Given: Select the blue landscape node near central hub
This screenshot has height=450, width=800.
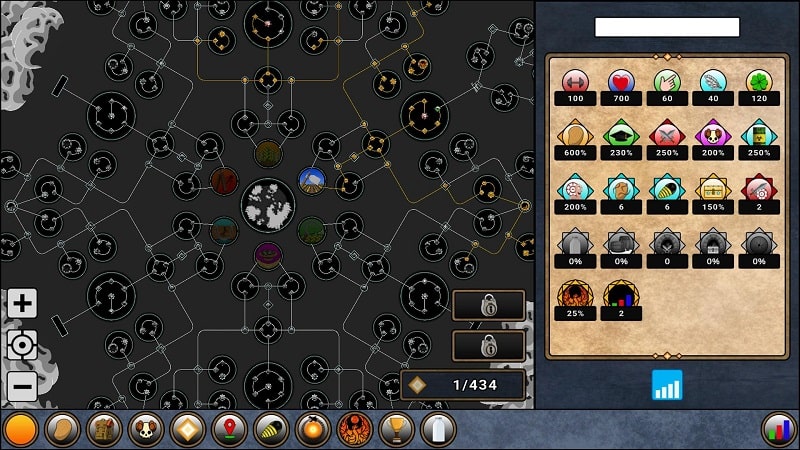Looking at the screenshot, I should pyautogui.click(x=312, y=180).
